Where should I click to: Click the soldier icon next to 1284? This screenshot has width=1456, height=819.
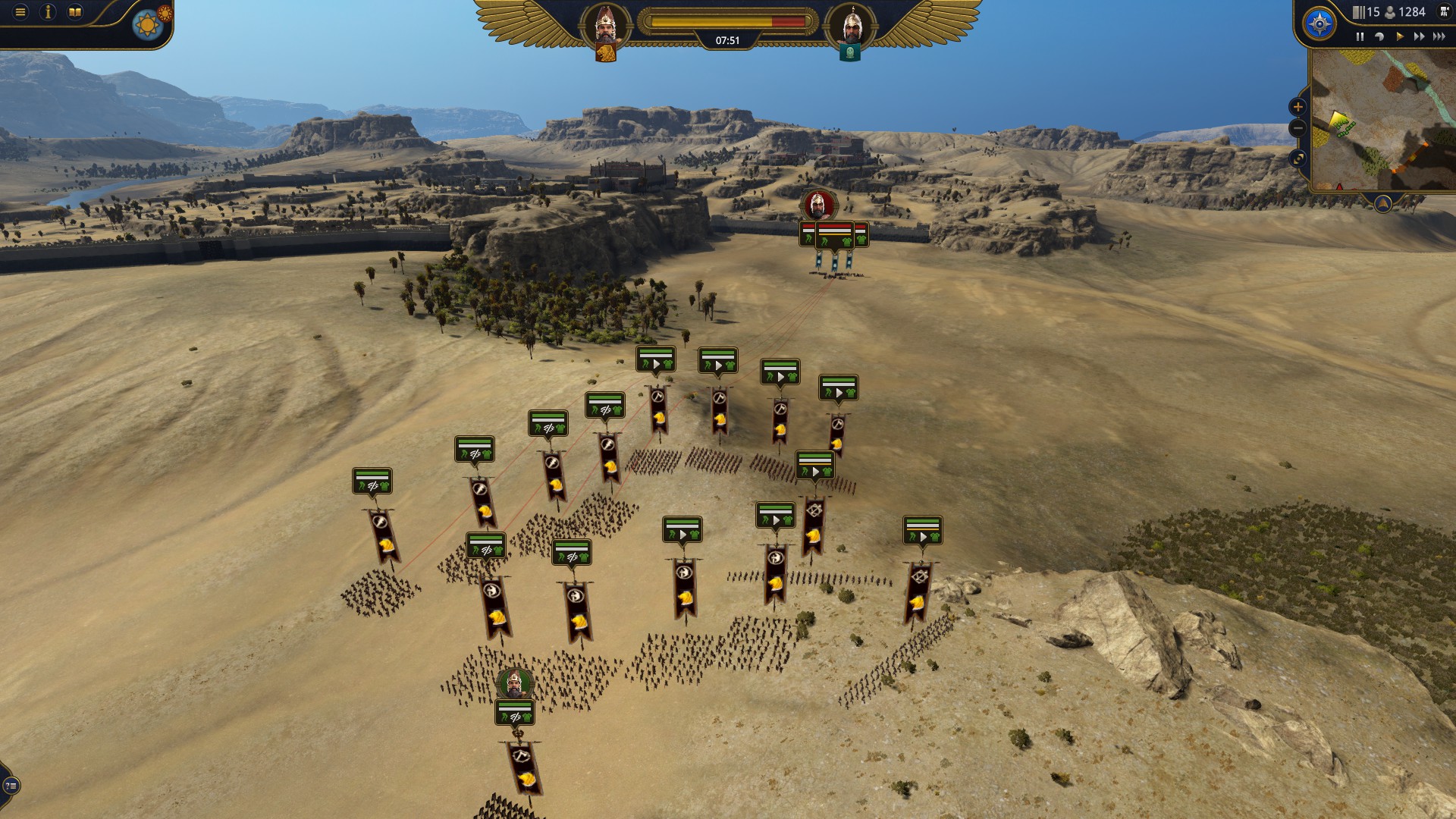coord(1390,14)
